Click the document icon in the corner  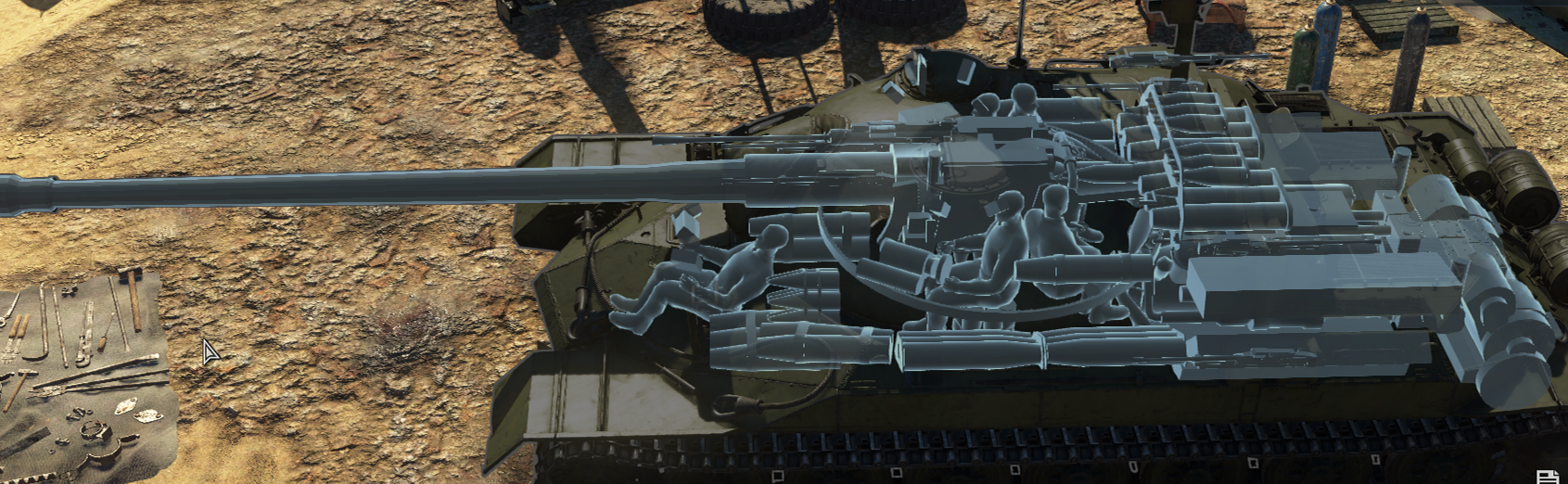1548,477
